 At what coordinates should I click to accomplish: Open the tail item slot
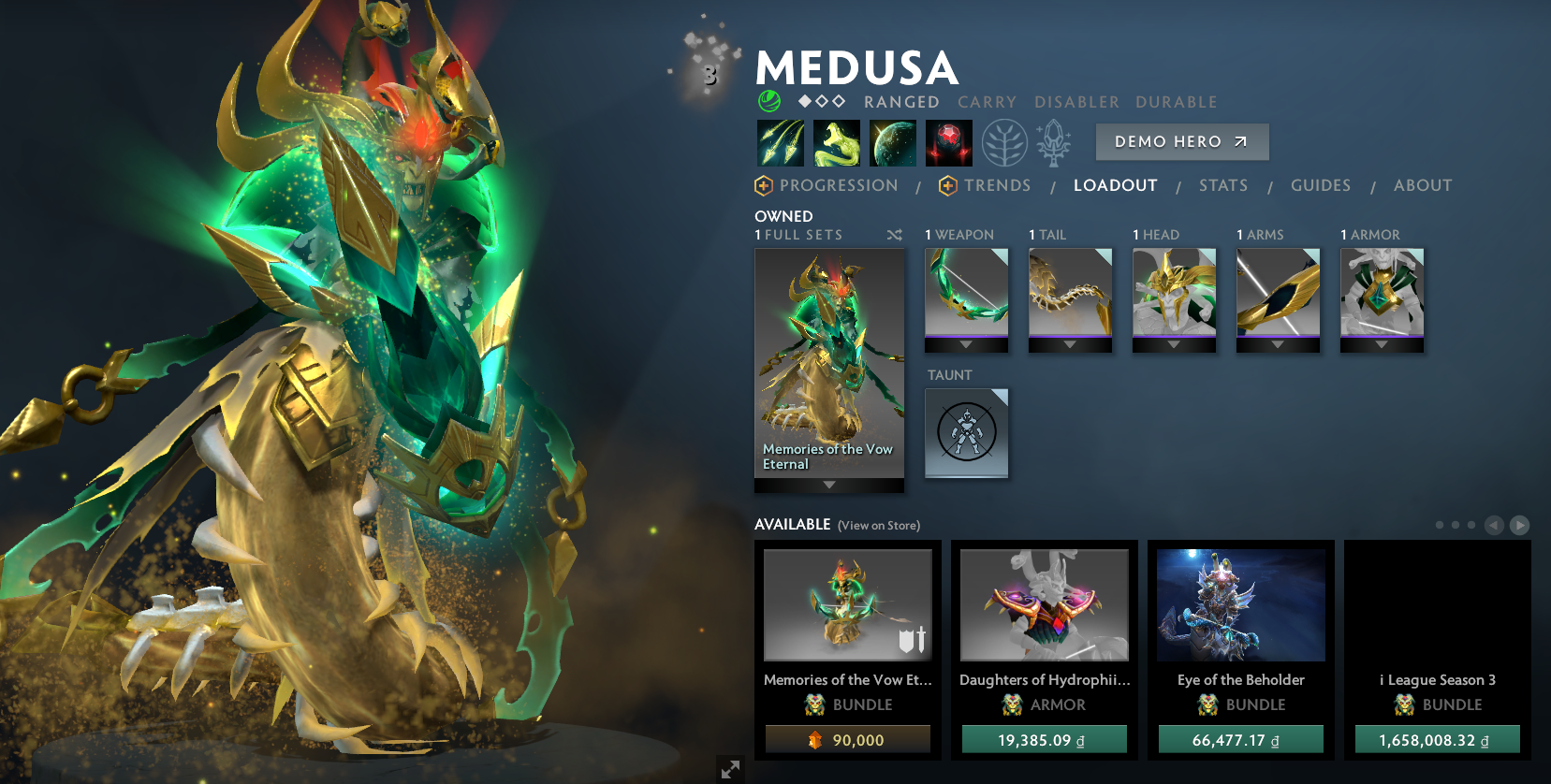click(1070, 292)
